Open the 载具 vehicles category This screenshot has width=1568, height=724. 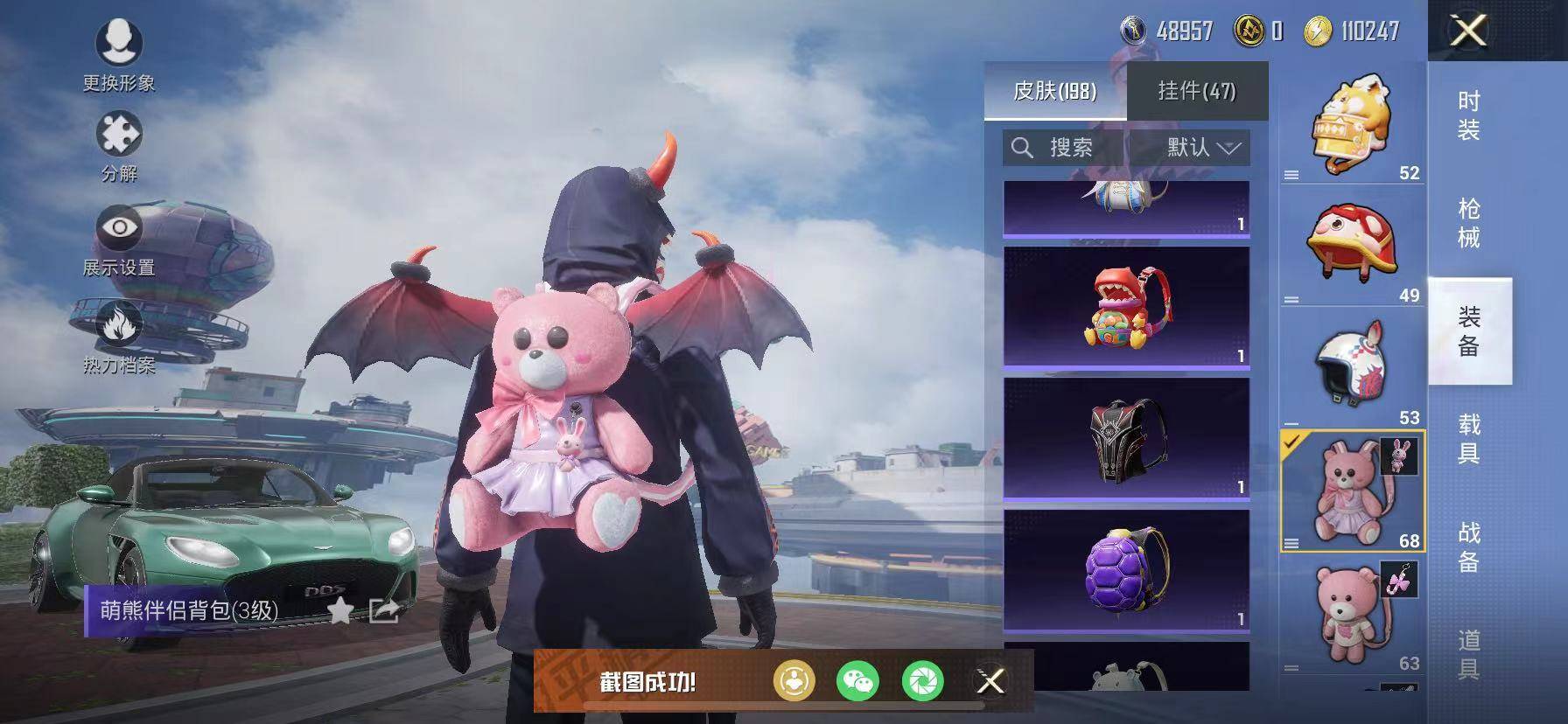pos(1469,438)
